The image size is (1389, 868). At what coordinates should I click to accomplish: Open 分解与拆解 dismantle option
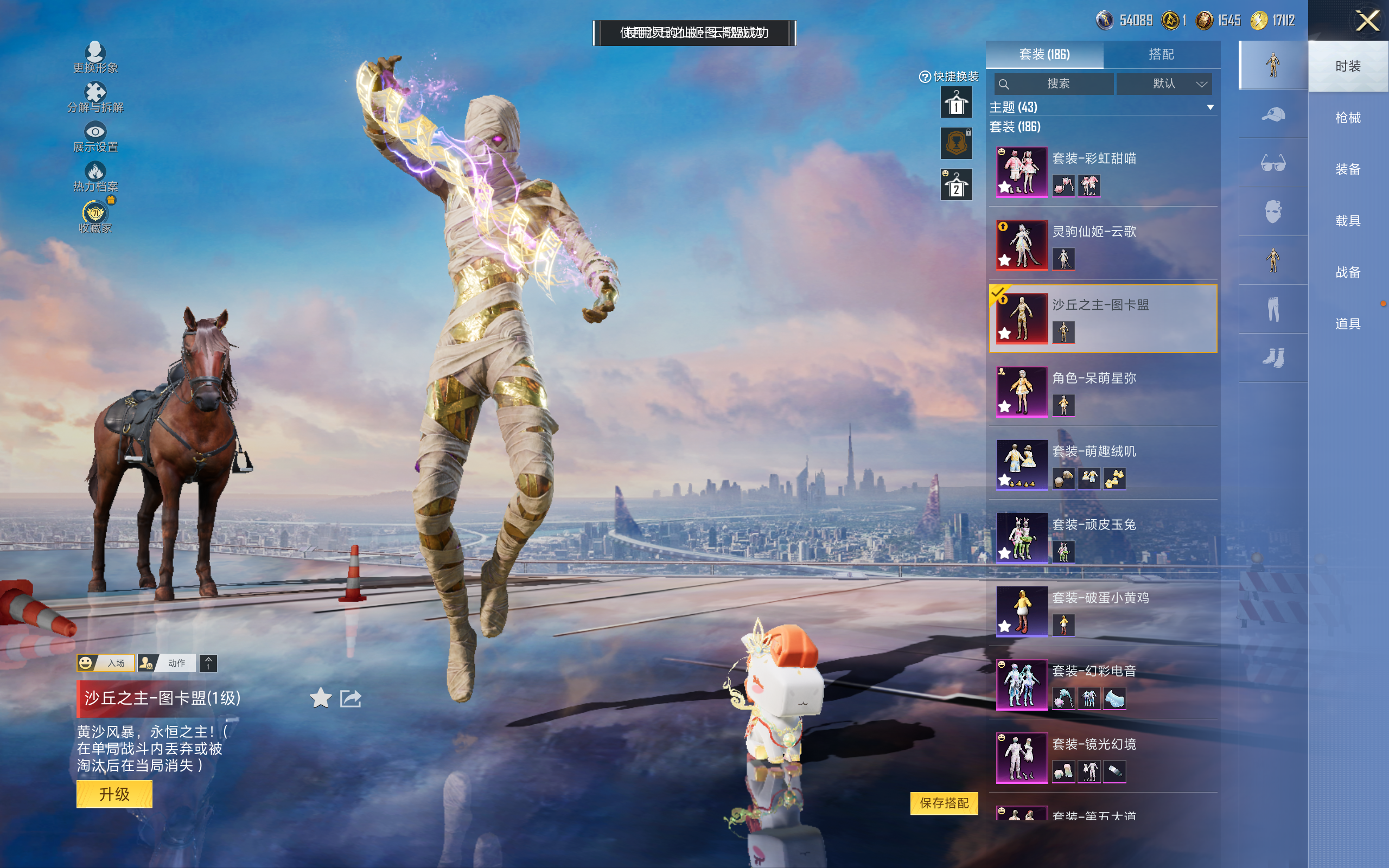click(x=95, y=98)
